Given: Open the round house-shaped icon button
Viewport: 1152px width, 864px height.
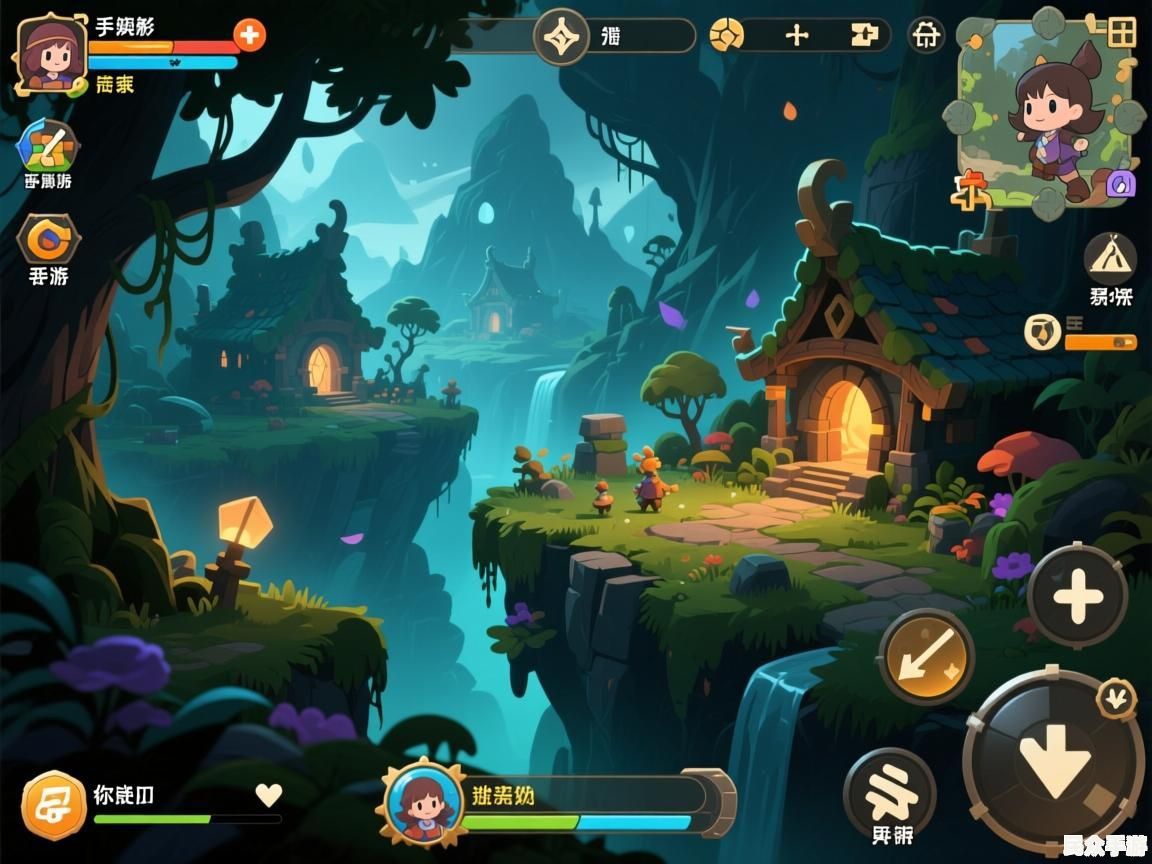Looking at the screenshot, I should [927, 36].
